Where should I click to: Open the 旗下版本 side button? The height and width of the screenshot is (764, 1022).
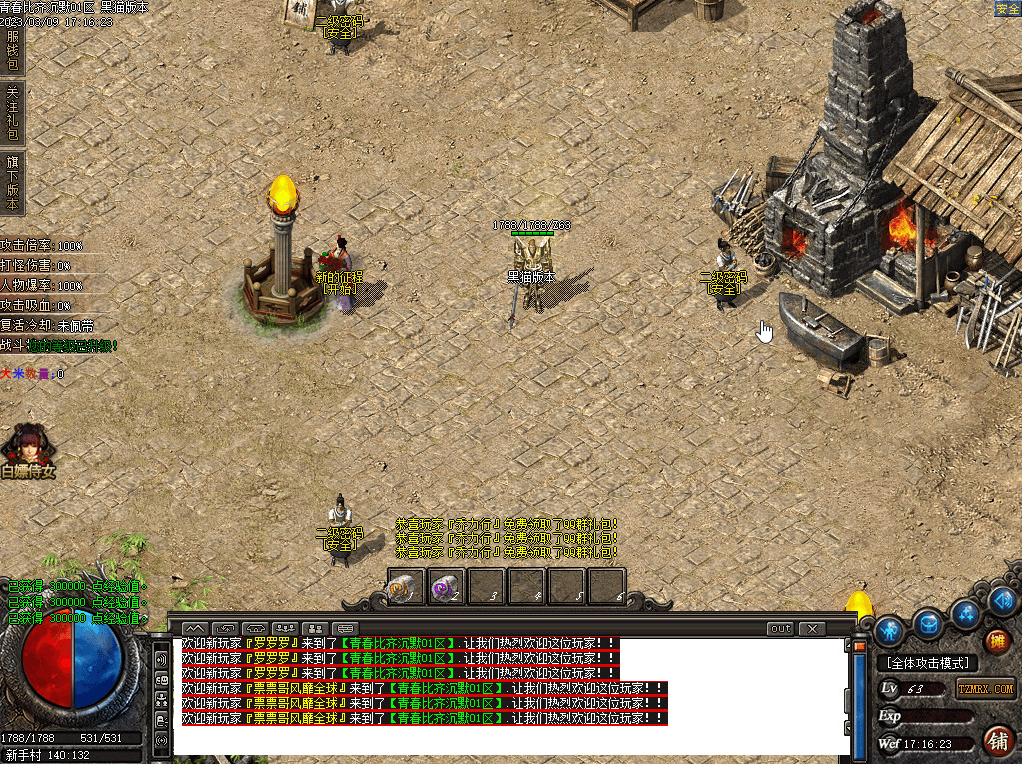[x=12, y=182]
